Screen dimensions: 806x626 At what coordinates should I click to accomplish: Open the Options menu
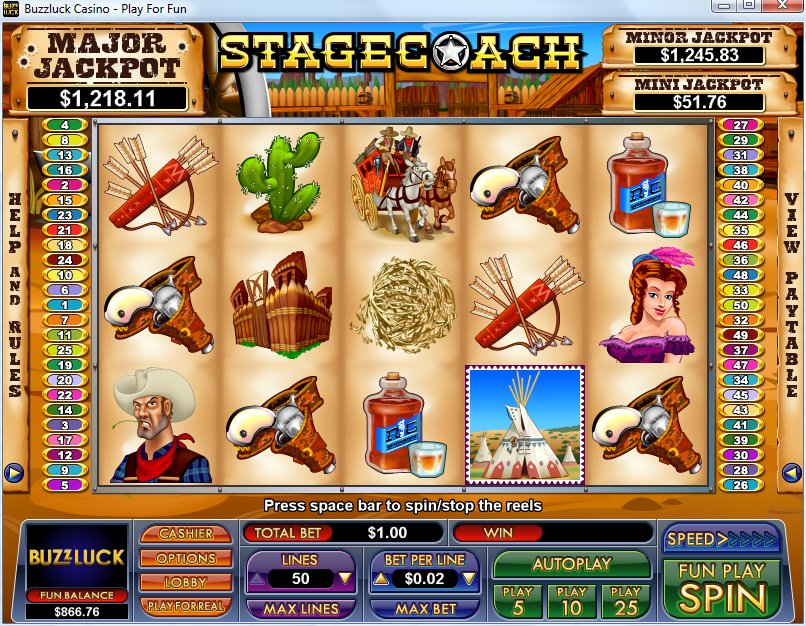coord(186,558)
